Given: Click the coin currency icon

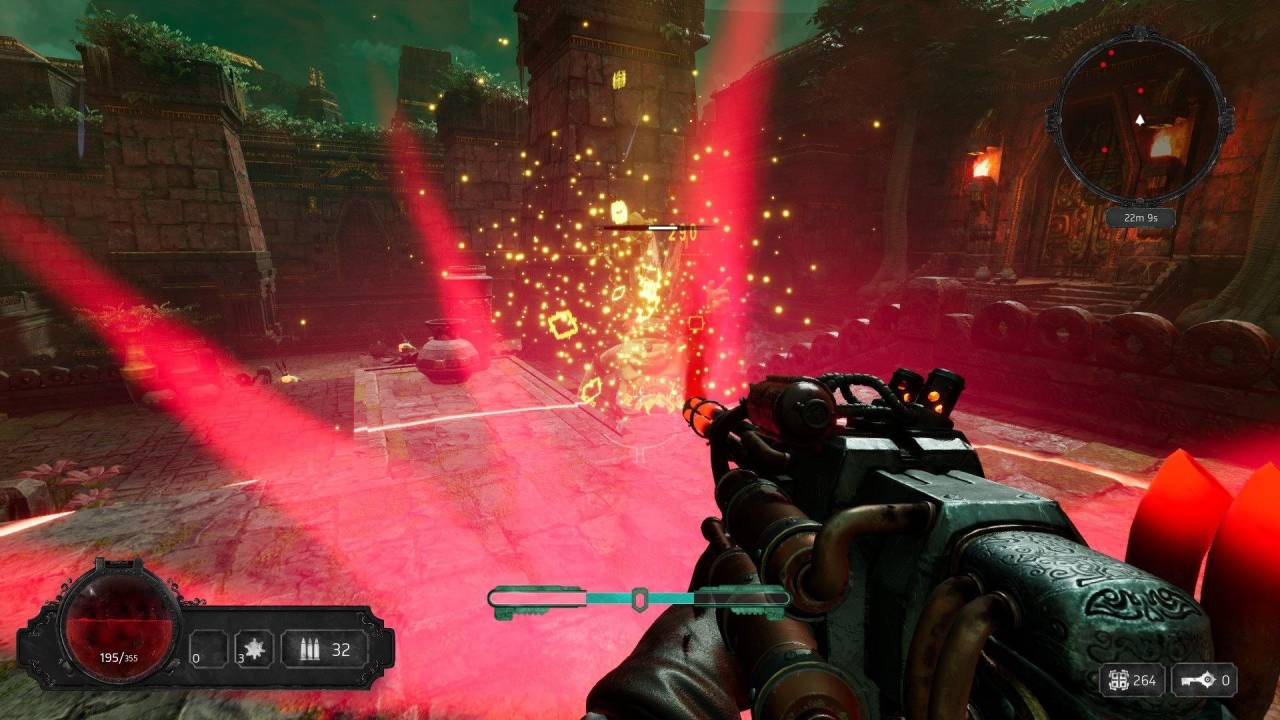Looking at the screenshot, I should (x=1117, y=681).
